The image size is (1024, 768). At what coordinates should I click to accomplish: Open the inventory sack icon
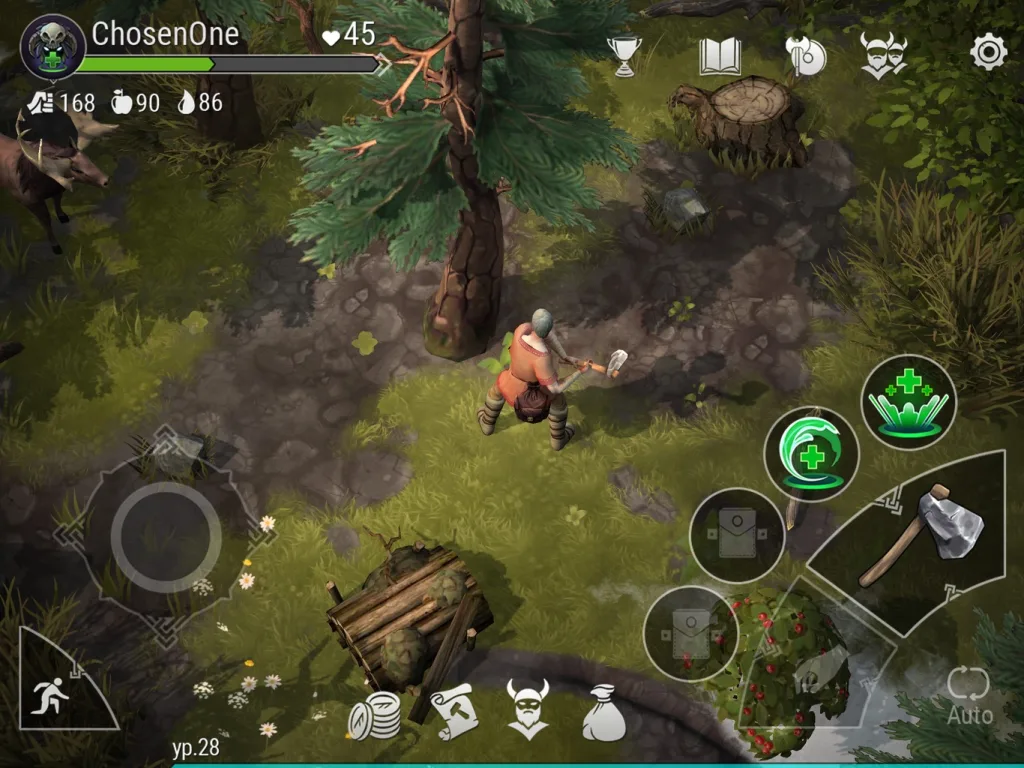[604, 711]
